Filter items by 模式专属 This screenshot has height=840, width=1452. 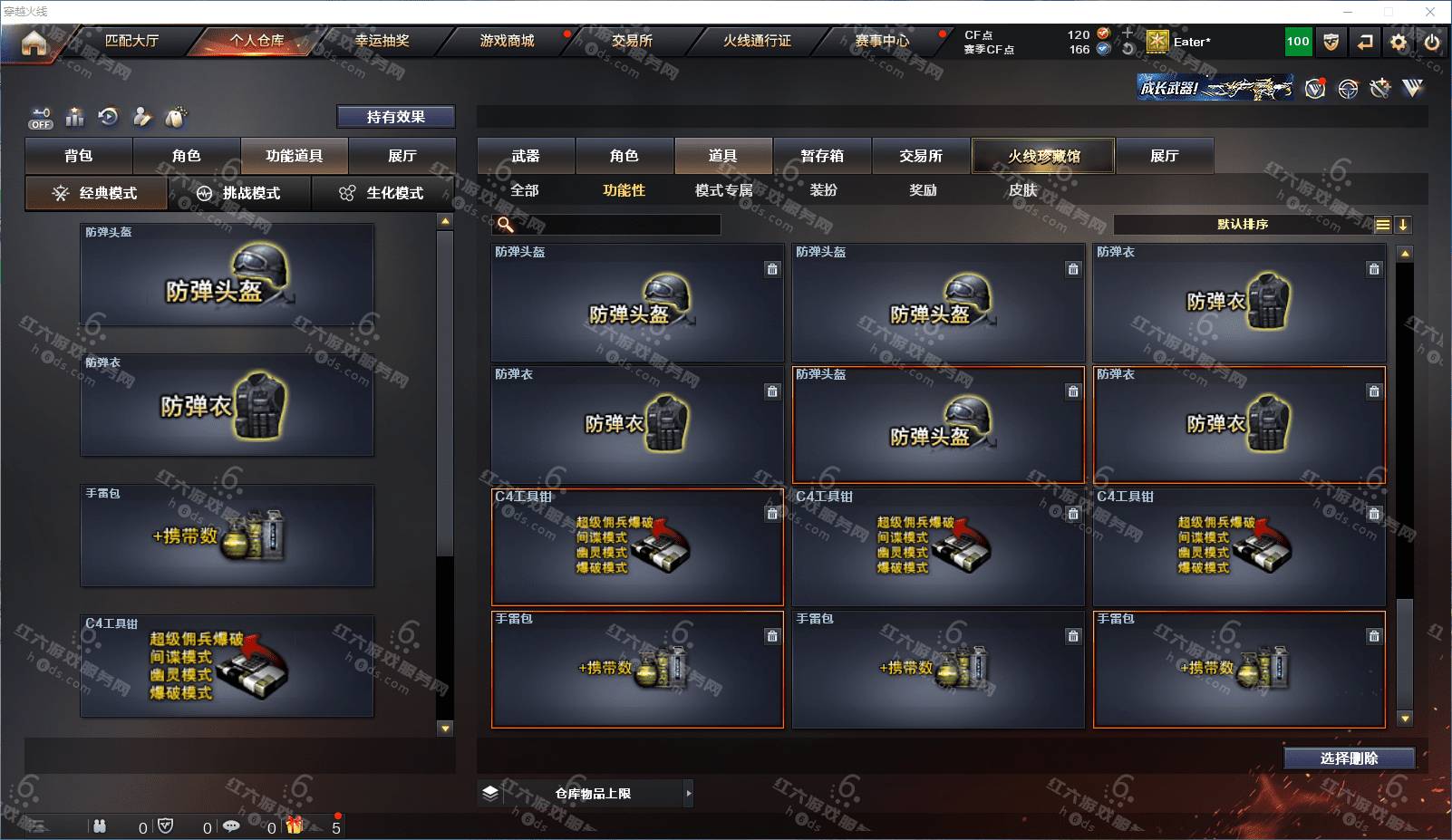click(x=723, y=190)
